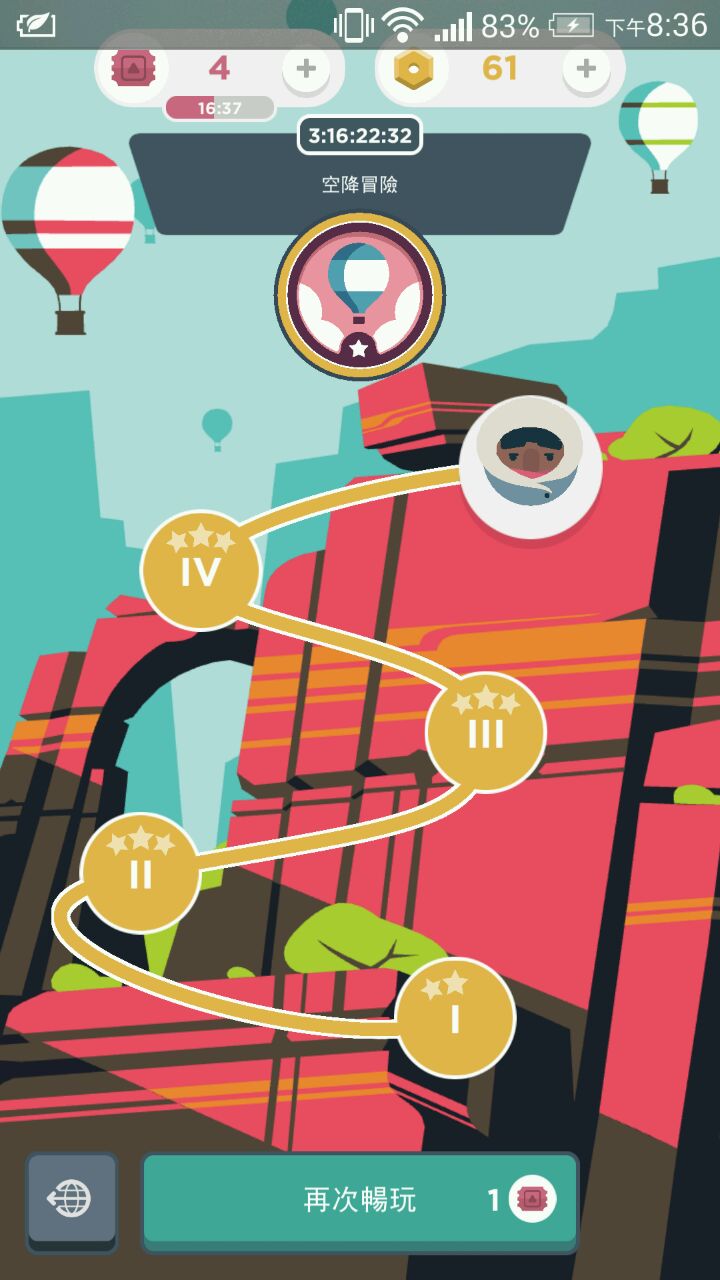Select the hooded character avatar node
Image resolution: width=720 pixels, height=1280 pixels.
click(x=531, y=466)
